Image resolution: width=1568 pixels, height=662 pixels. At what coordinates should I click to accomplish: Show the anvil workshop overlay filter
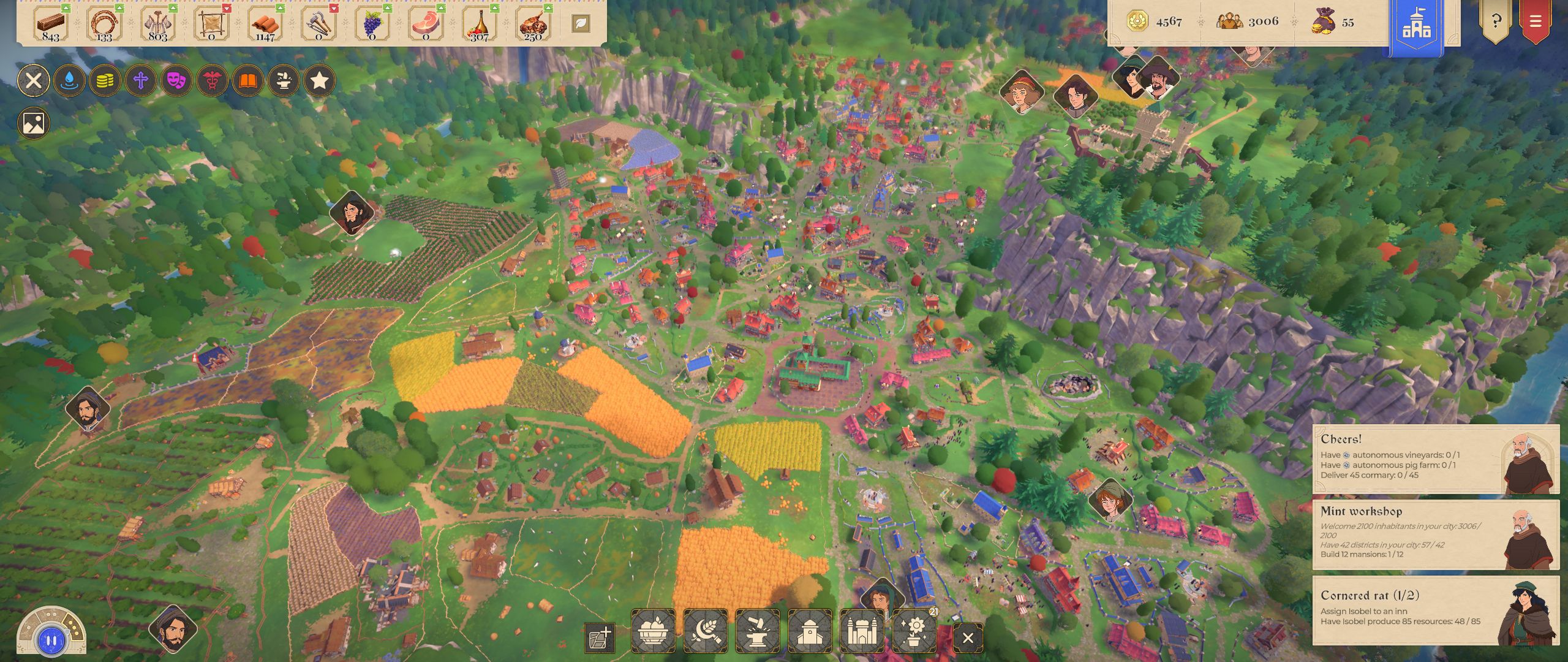(284, 80)
